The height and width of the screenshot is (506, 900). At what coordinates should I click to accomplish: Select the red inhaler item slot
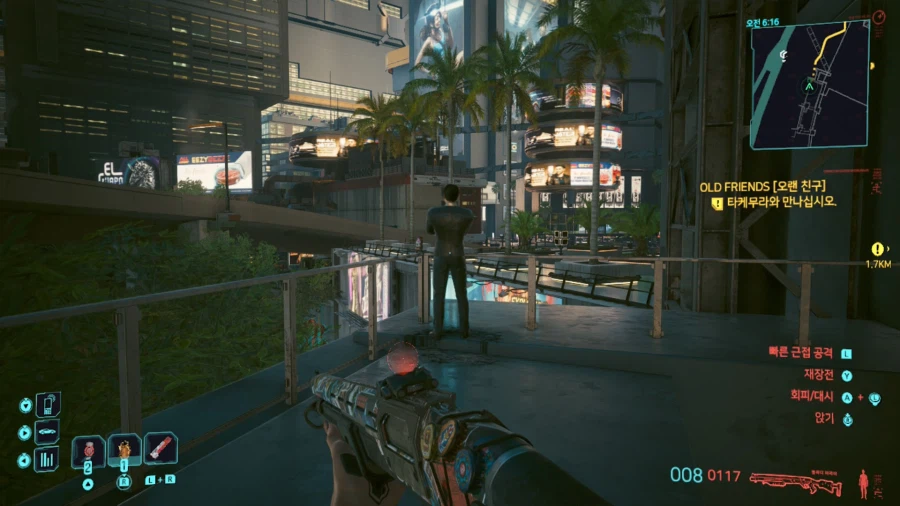click(x=161, y=447)
